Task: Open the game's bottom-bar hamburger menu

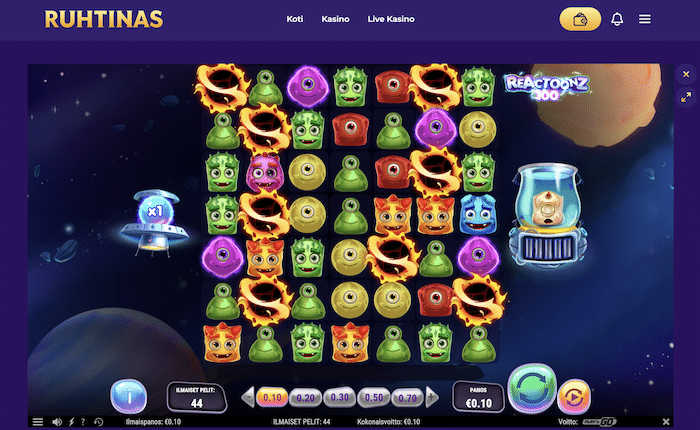Action: pyautogui.click(x=38, y=422)
